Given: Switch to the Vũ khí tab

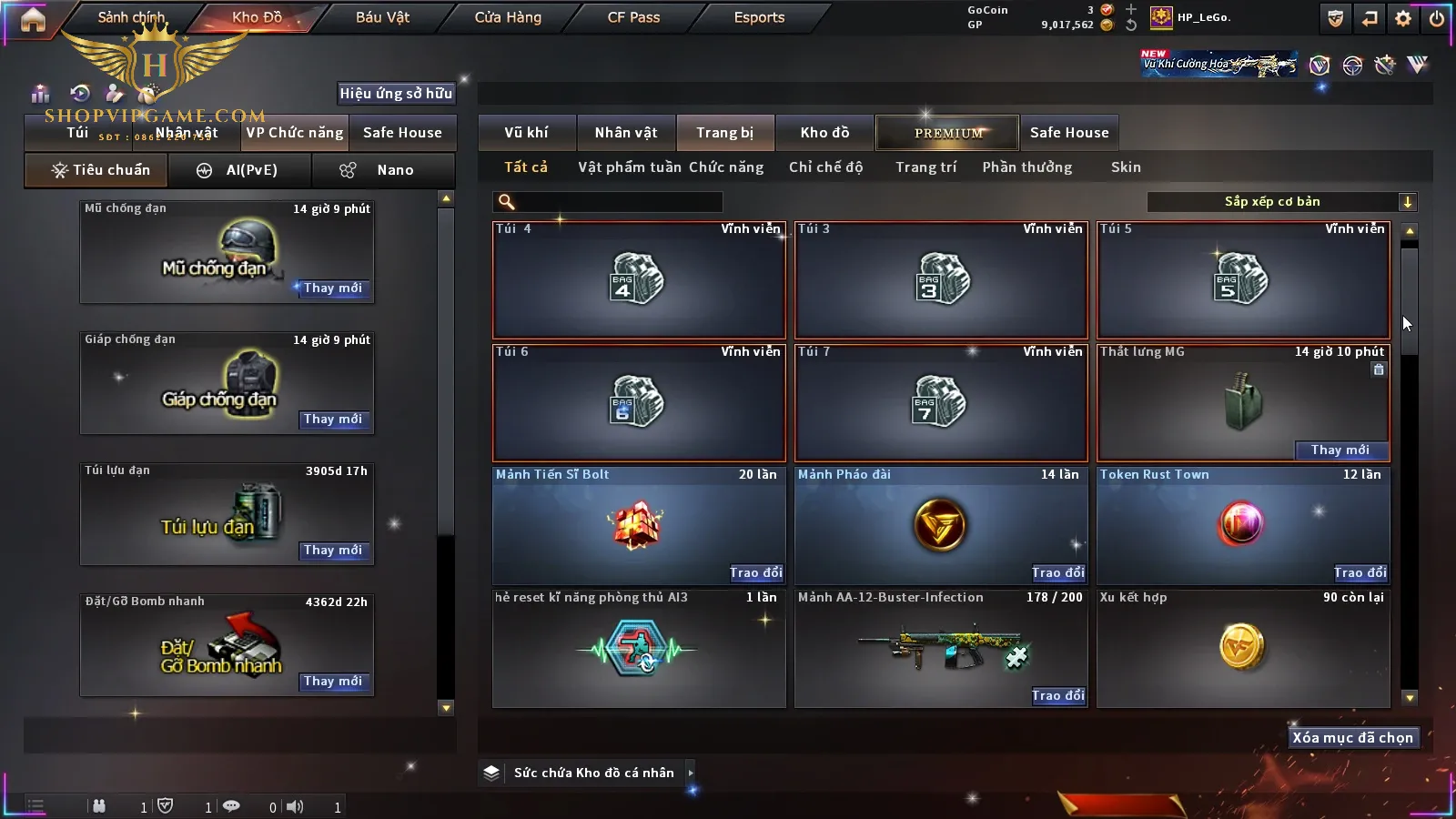Looking at the screenshot, I should tap(526, 133).
